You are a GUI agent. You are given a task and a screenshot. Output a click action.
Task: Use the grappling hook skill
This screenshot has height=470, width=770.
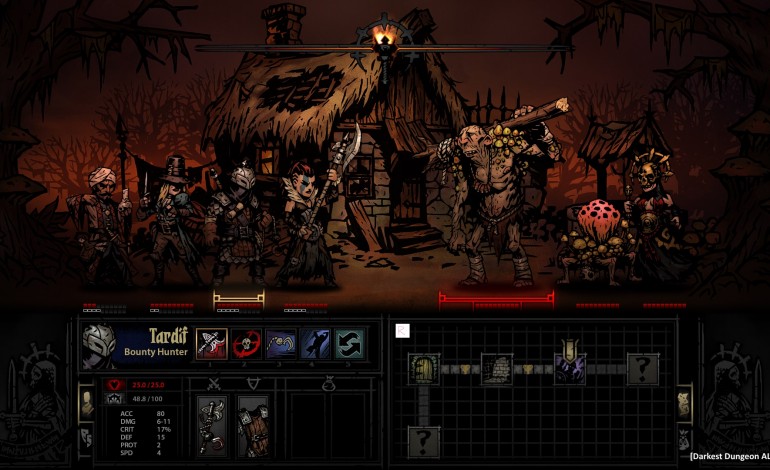tap(280, 343)
